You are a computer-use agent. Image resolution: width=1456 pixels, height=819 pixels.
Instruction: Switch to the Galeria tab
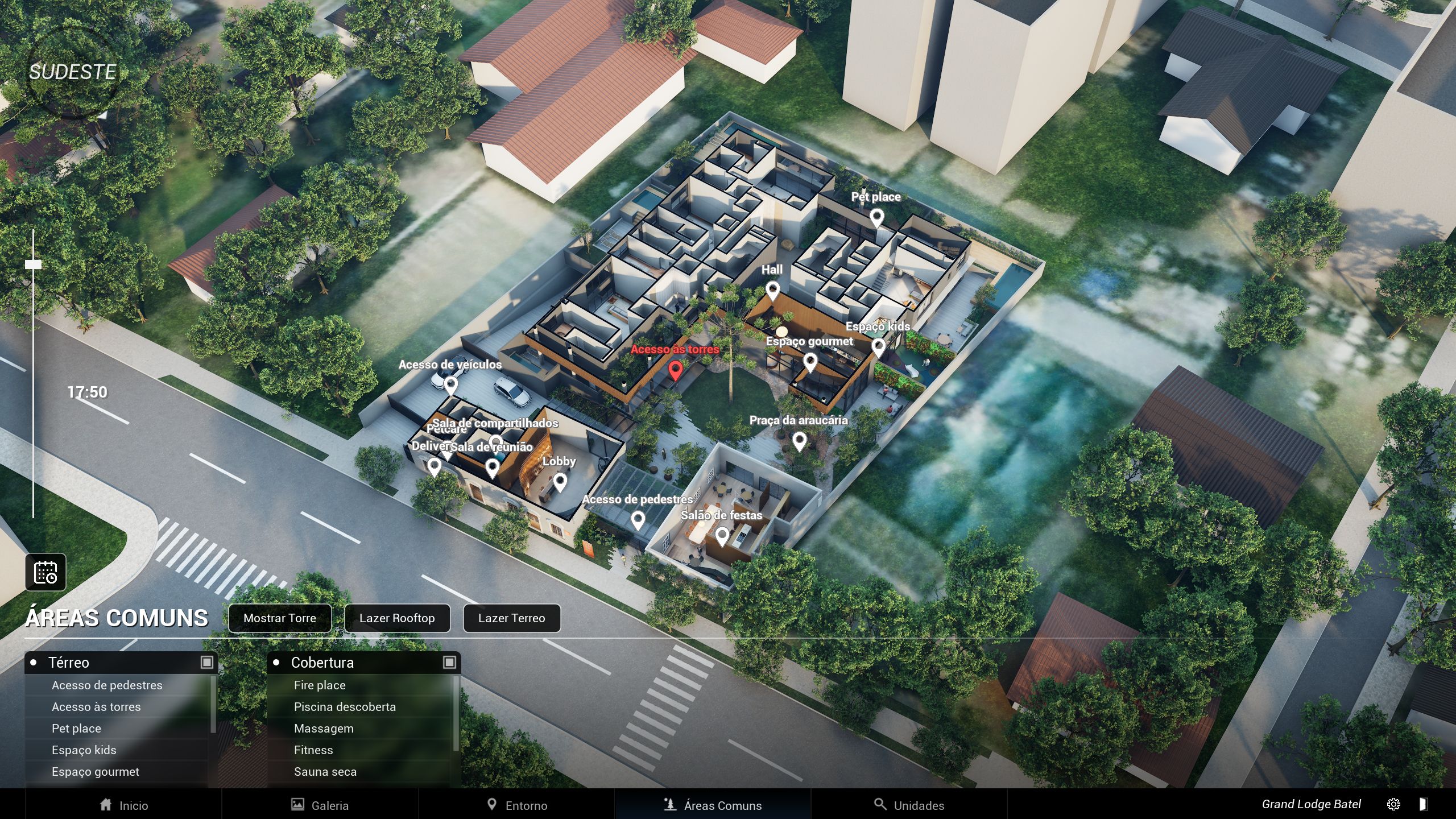point(320,805)
